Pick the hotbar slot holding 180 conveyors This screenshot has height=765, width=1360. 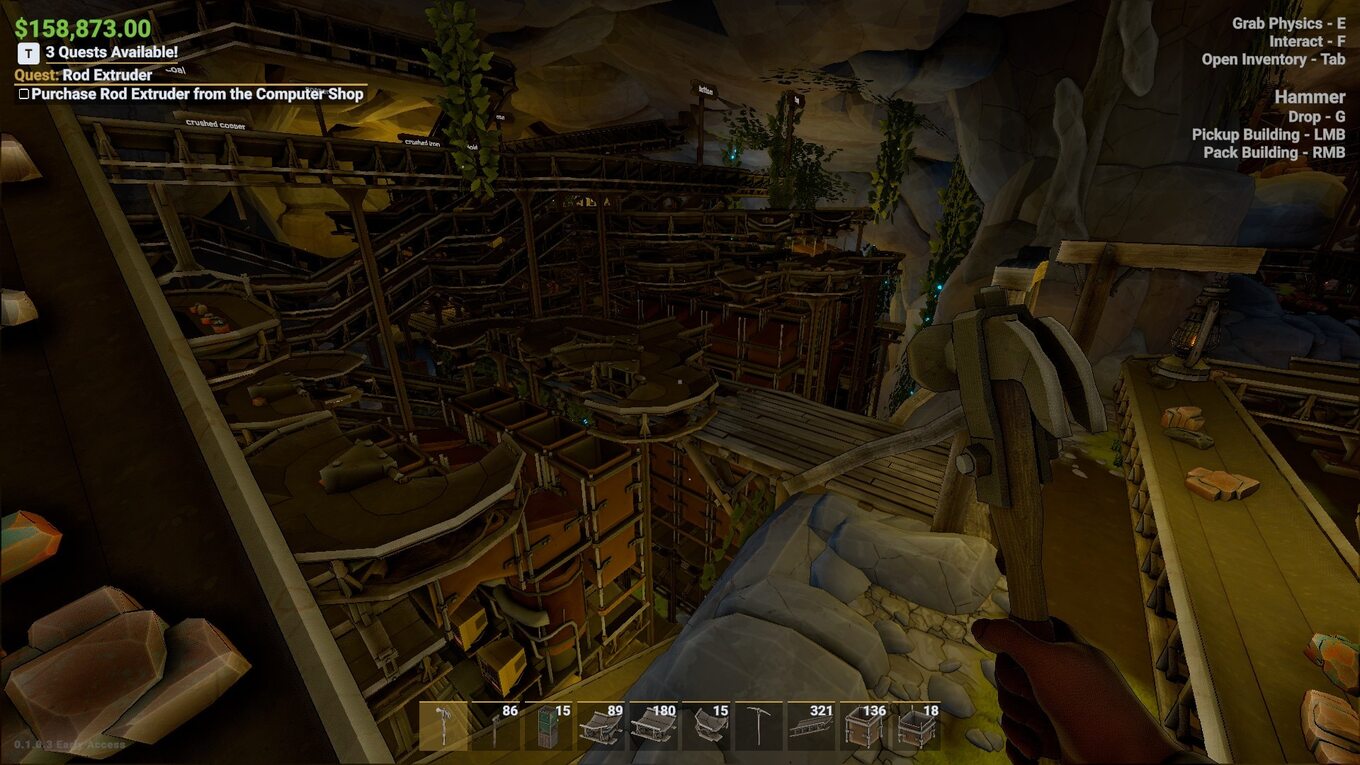pyautogui.click(x=652, y=726)
